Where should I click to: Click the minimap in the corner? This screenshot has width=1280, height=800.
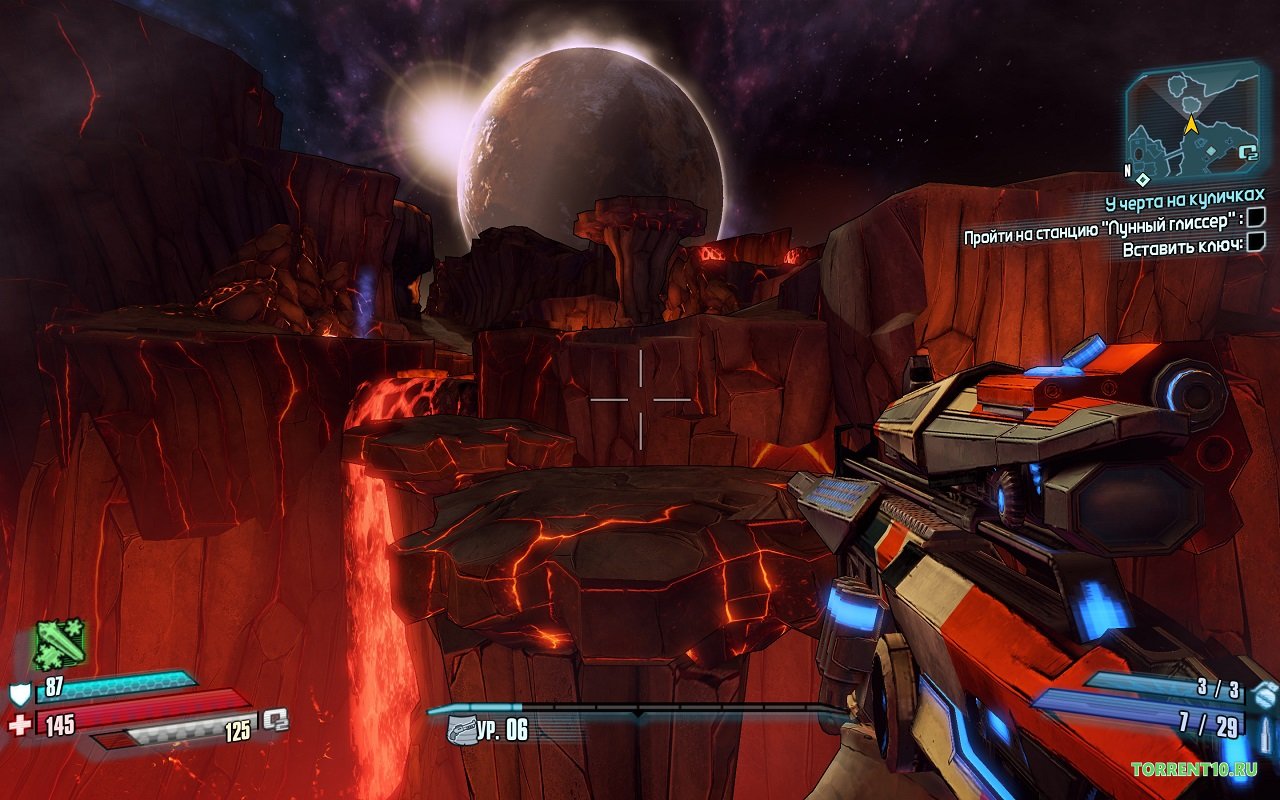[1193, 121]
